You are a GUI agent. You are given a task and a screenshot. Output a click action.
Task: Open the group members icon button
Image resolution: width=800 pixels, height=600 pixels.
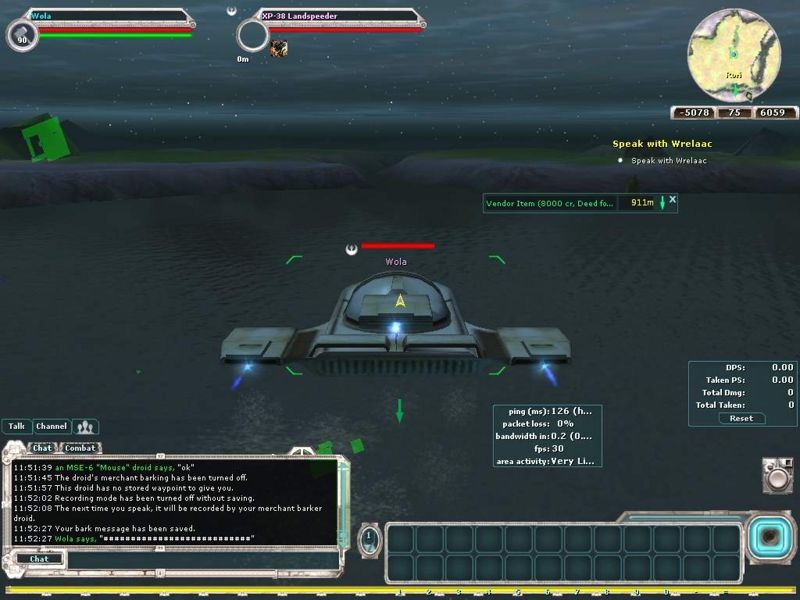tap(86, 427)
